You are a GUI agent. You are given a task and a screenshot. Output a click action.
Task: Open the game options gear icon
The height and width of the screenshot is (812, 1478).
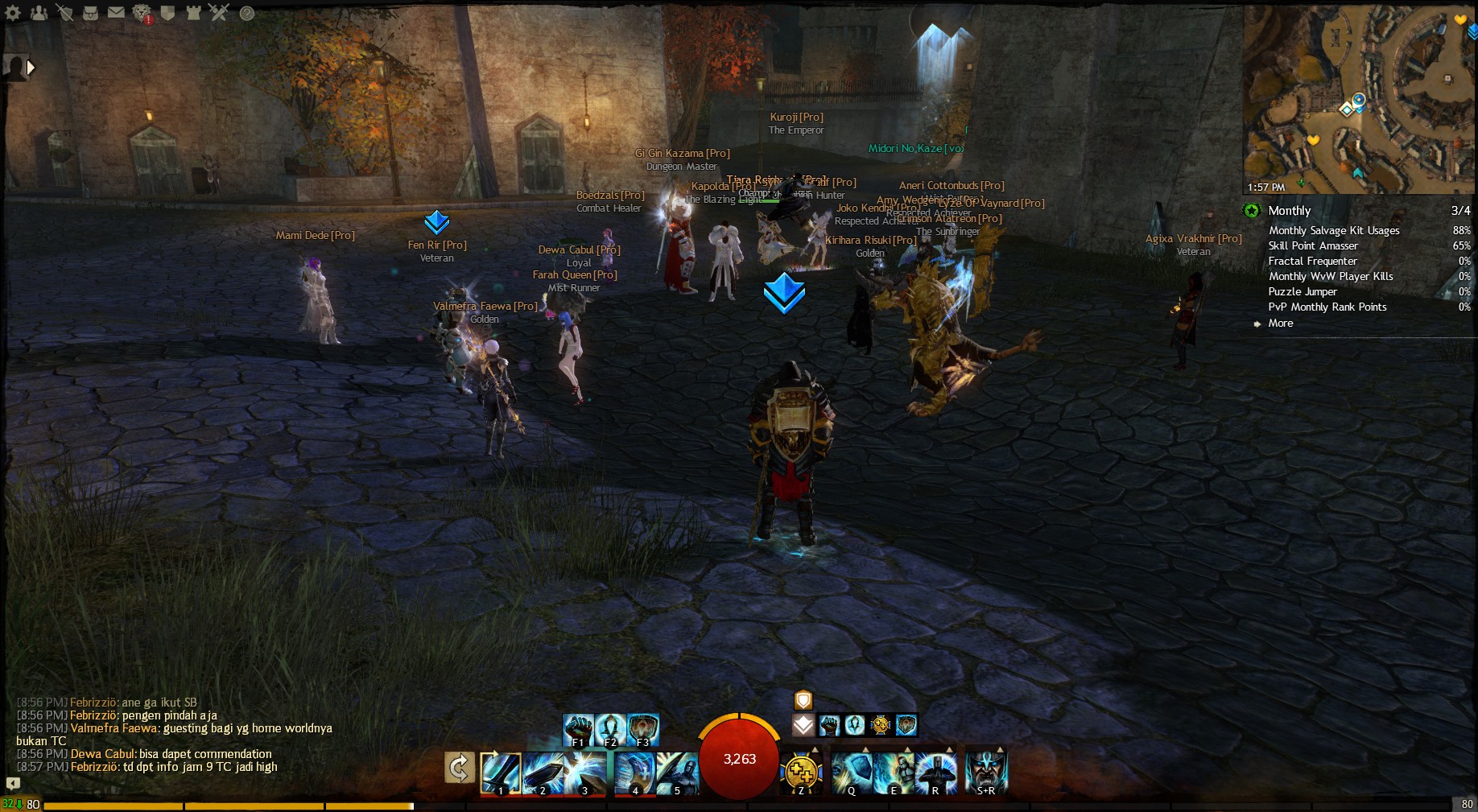[11, 13]
